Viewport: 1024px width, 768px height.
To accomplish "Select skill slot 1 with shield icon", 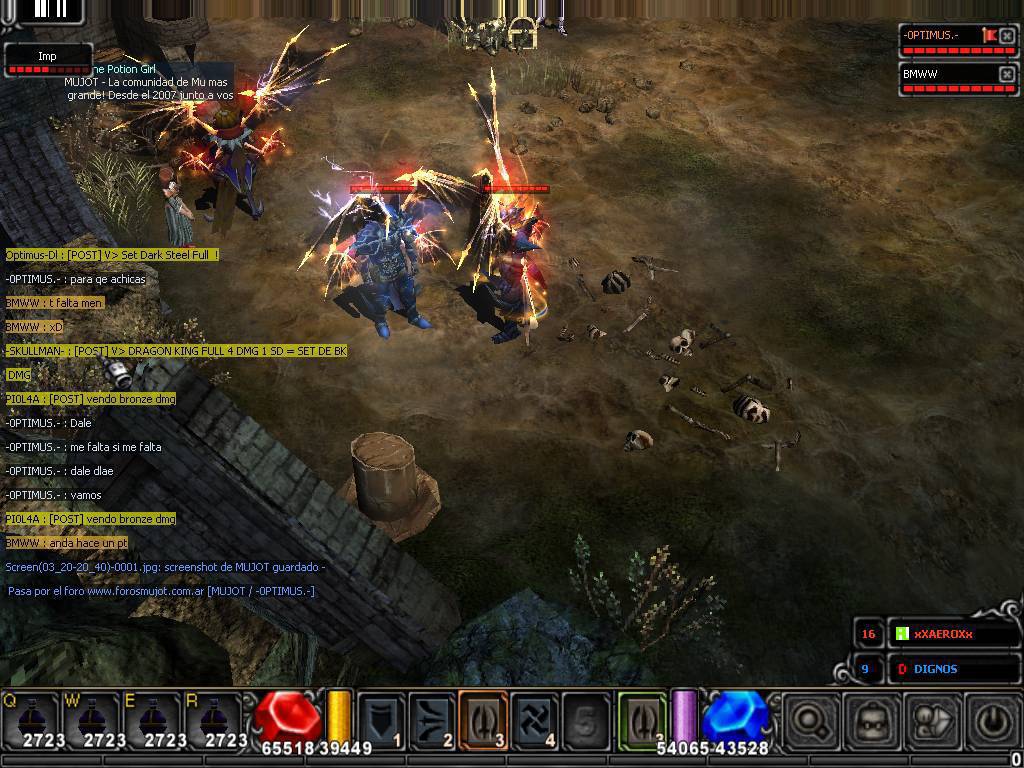I will [382, 720].
